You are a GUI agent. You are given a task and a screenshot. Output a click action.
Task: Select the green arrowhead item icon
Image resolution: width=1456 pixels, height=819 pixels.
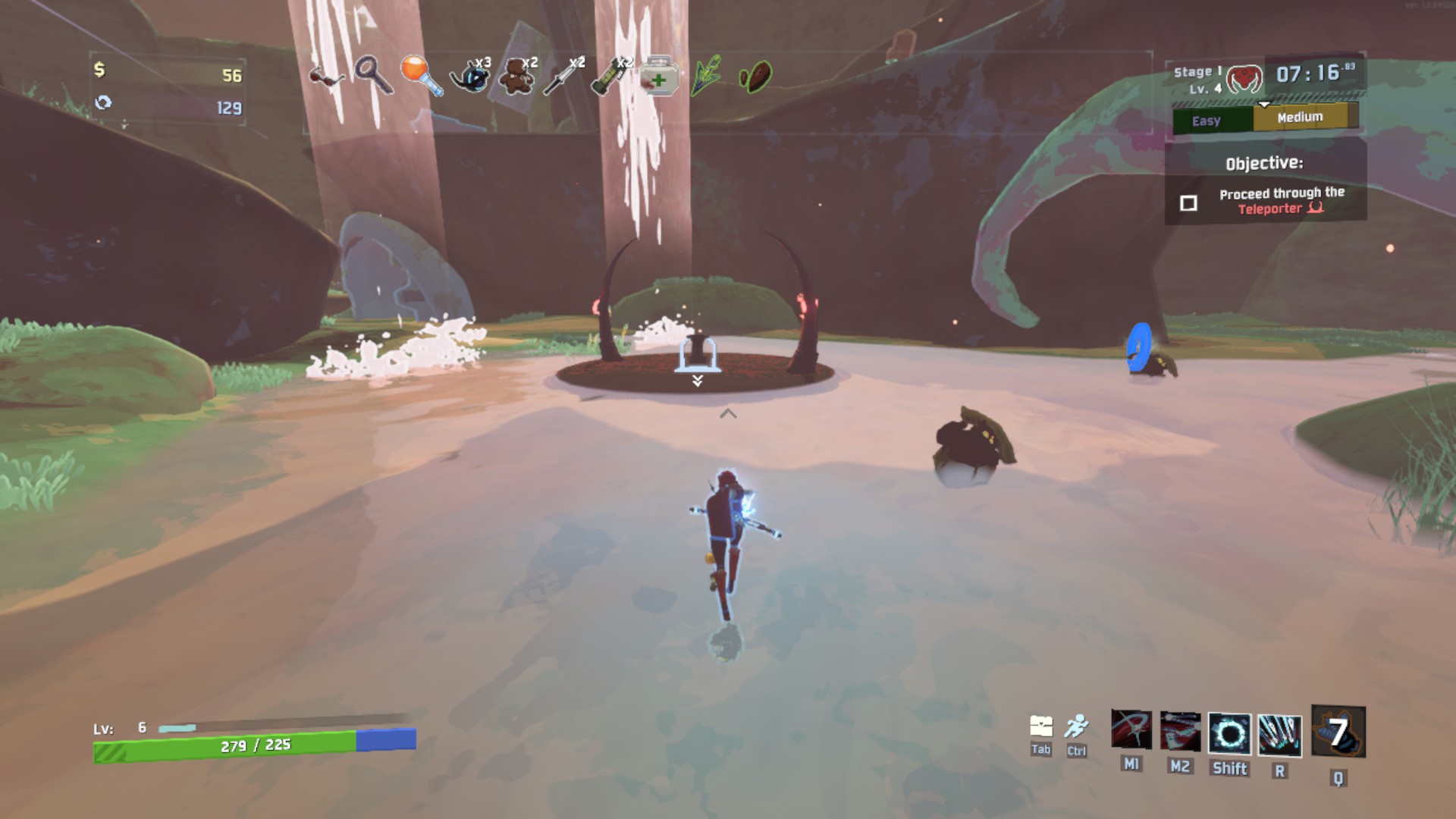coord(706,76)
